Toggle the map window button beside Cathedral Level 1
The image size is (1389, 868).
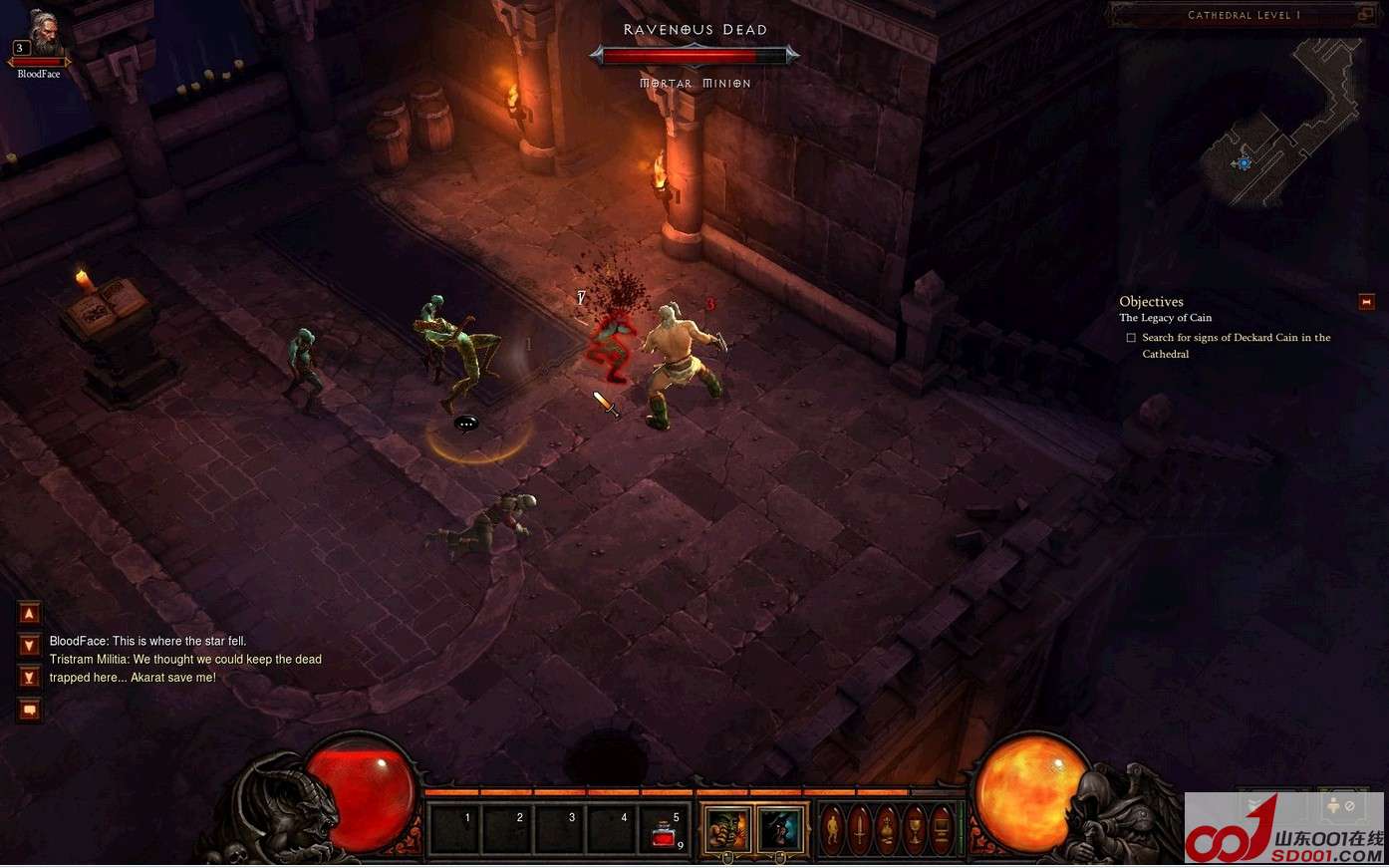[x=1365, y=15]
